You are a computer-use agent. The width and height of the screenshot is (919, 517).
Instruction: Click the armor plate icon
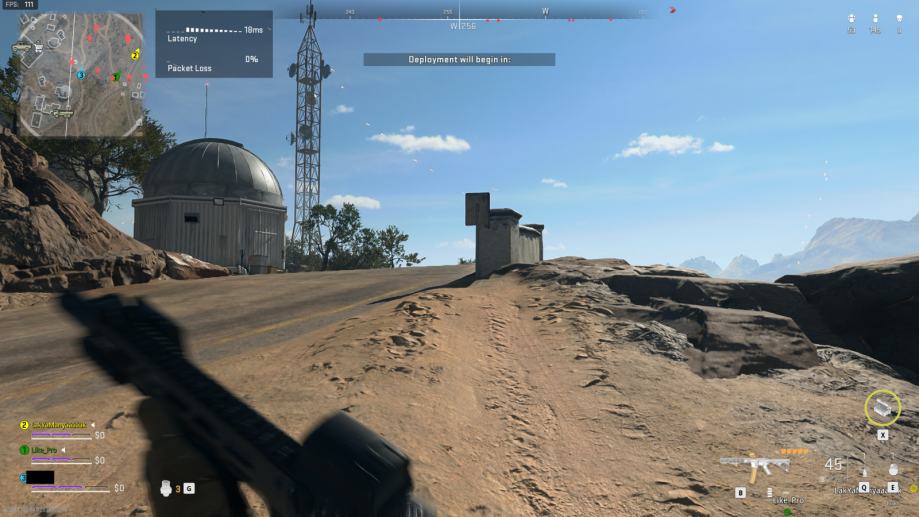(167, 488)
